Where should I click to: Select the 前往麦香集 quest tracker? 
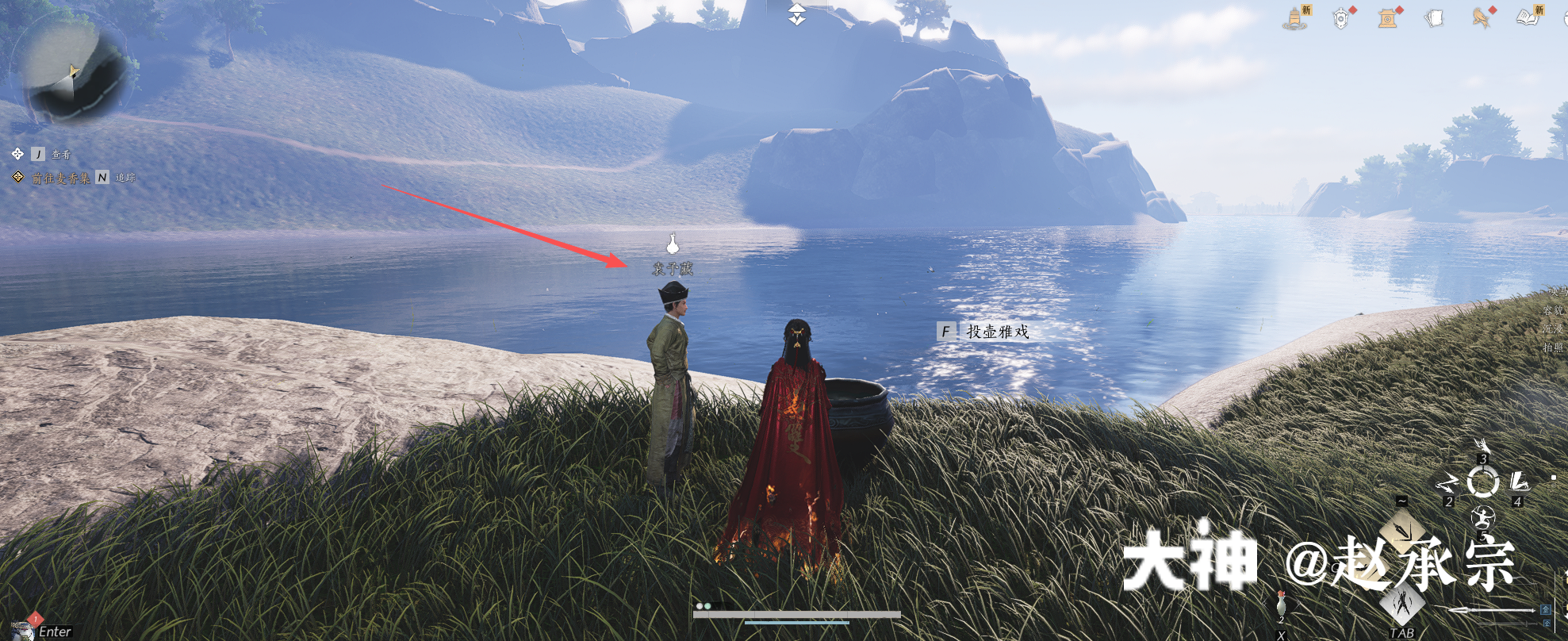click(x=60, y=178)
